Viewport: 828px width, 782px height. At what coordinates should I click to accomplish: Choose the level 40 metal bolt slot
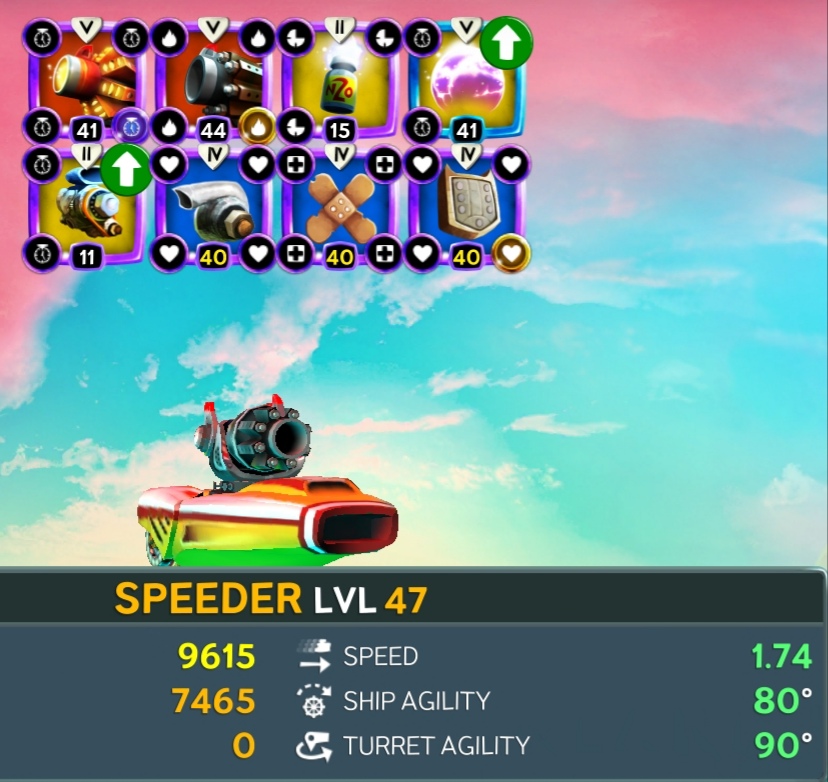(x=214, y=208)
